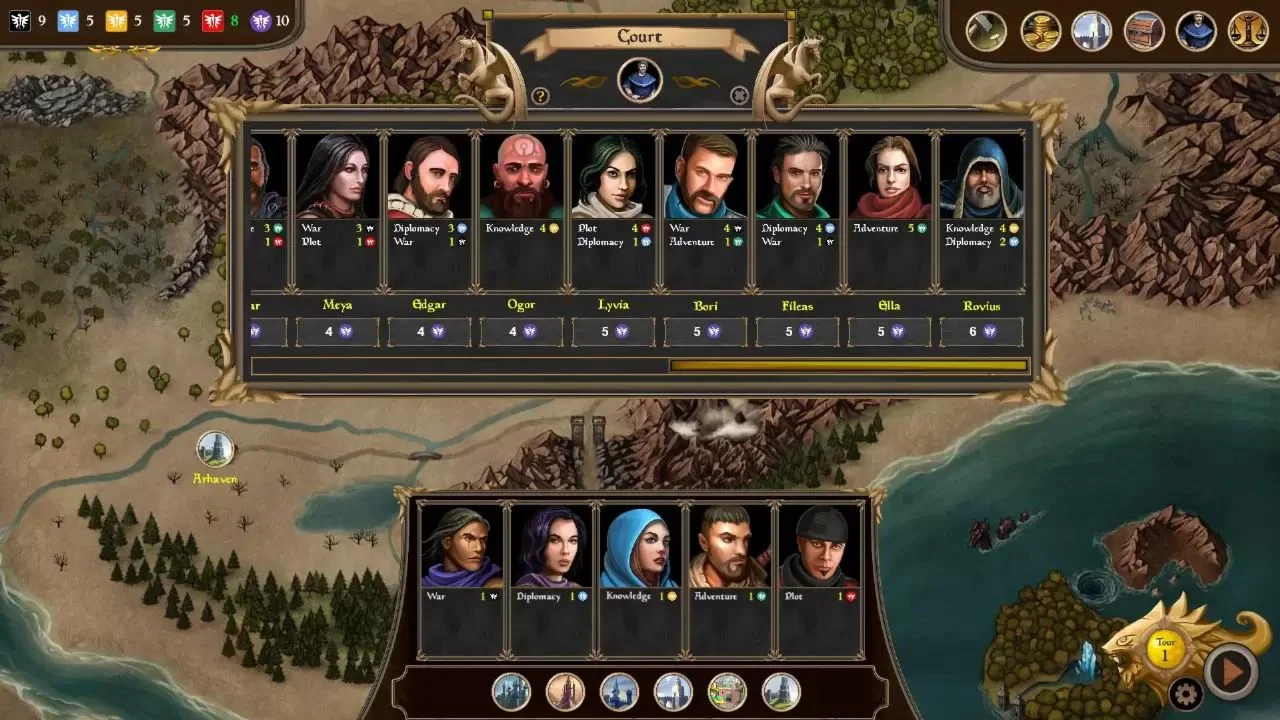Select the Arhaven city marker on map
This screenshot has width=1280, height=720.
pos(215,449)
